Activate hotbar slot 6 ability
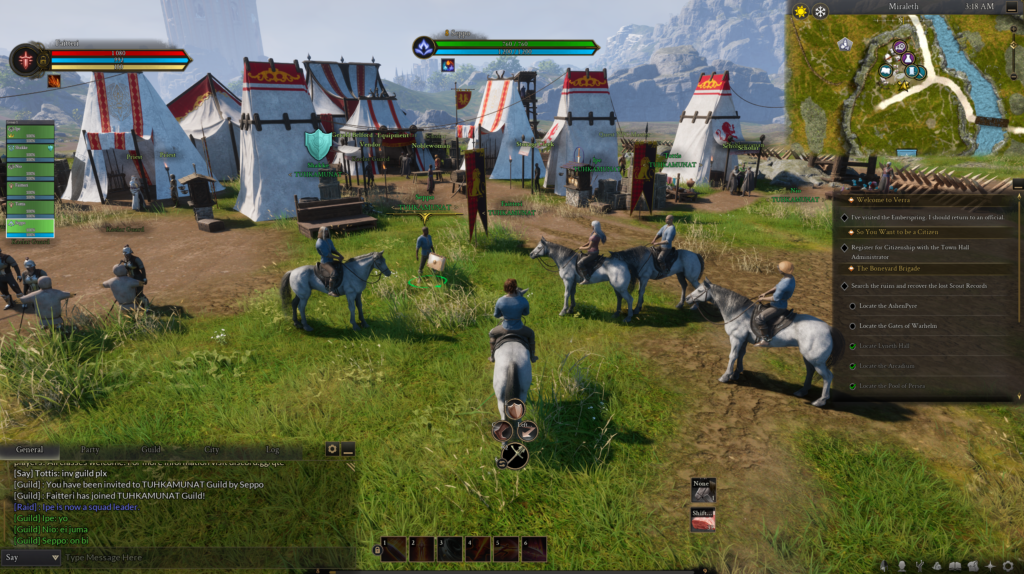 [534, 549]
